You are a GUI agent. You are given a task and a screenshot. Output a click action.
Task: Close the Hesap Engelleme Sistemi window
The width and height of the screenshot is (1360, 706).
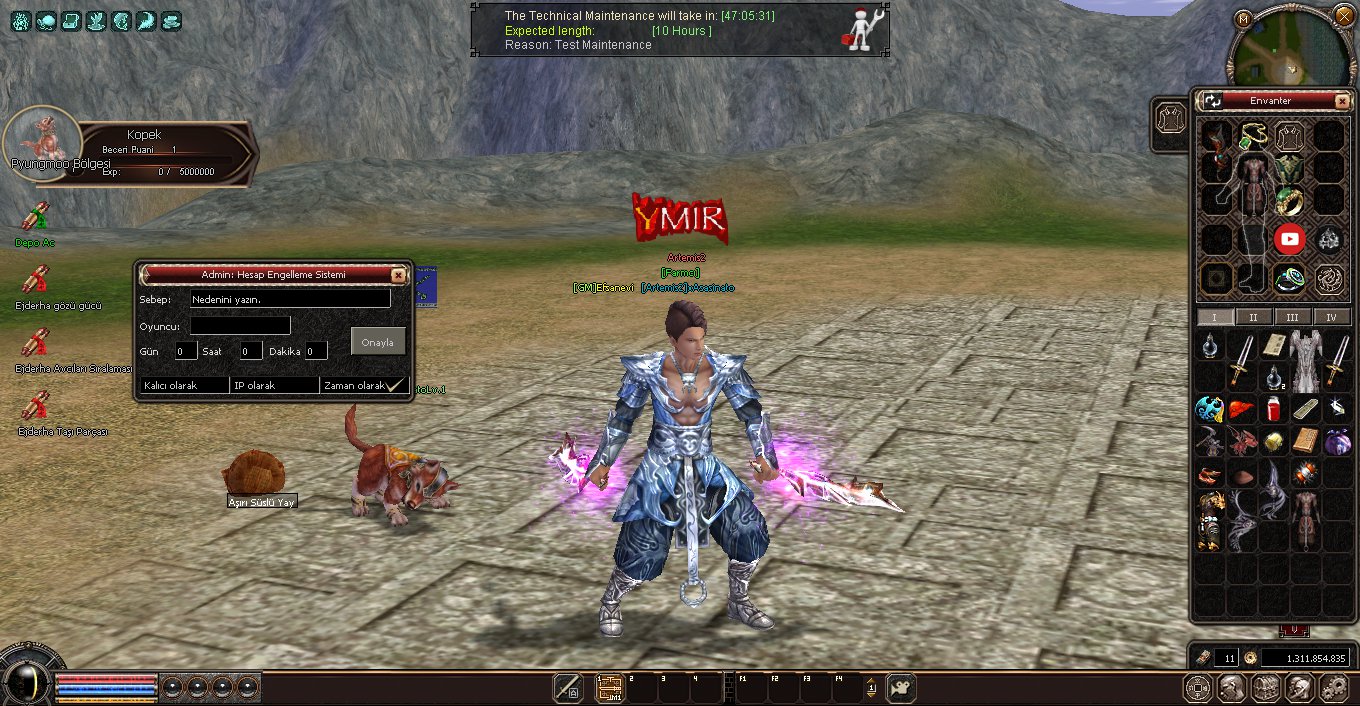pyautogui.click(x=398, y=274)
